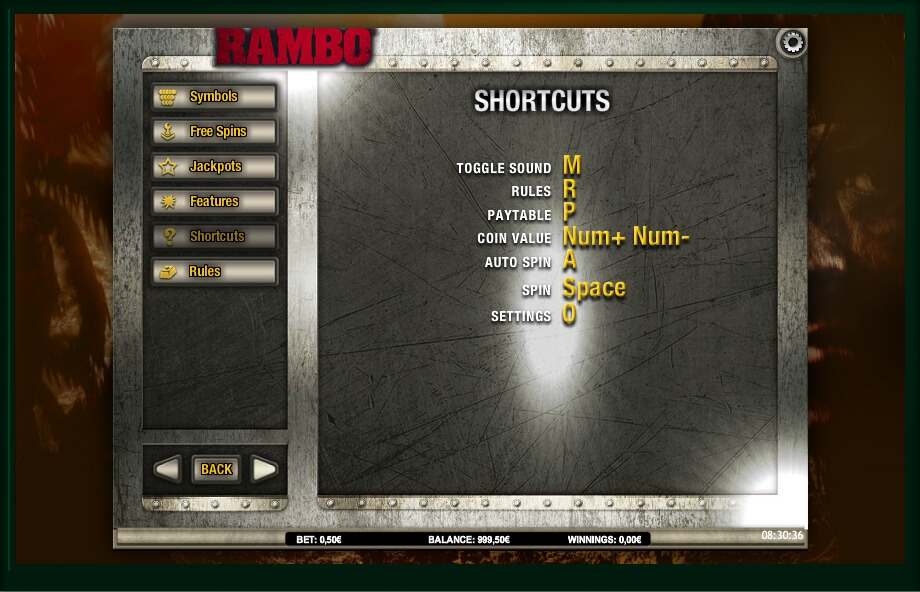The height and width of the screenshot is (592, 920).
Task: Click the BACK button to return
Action: click(216, 469)
